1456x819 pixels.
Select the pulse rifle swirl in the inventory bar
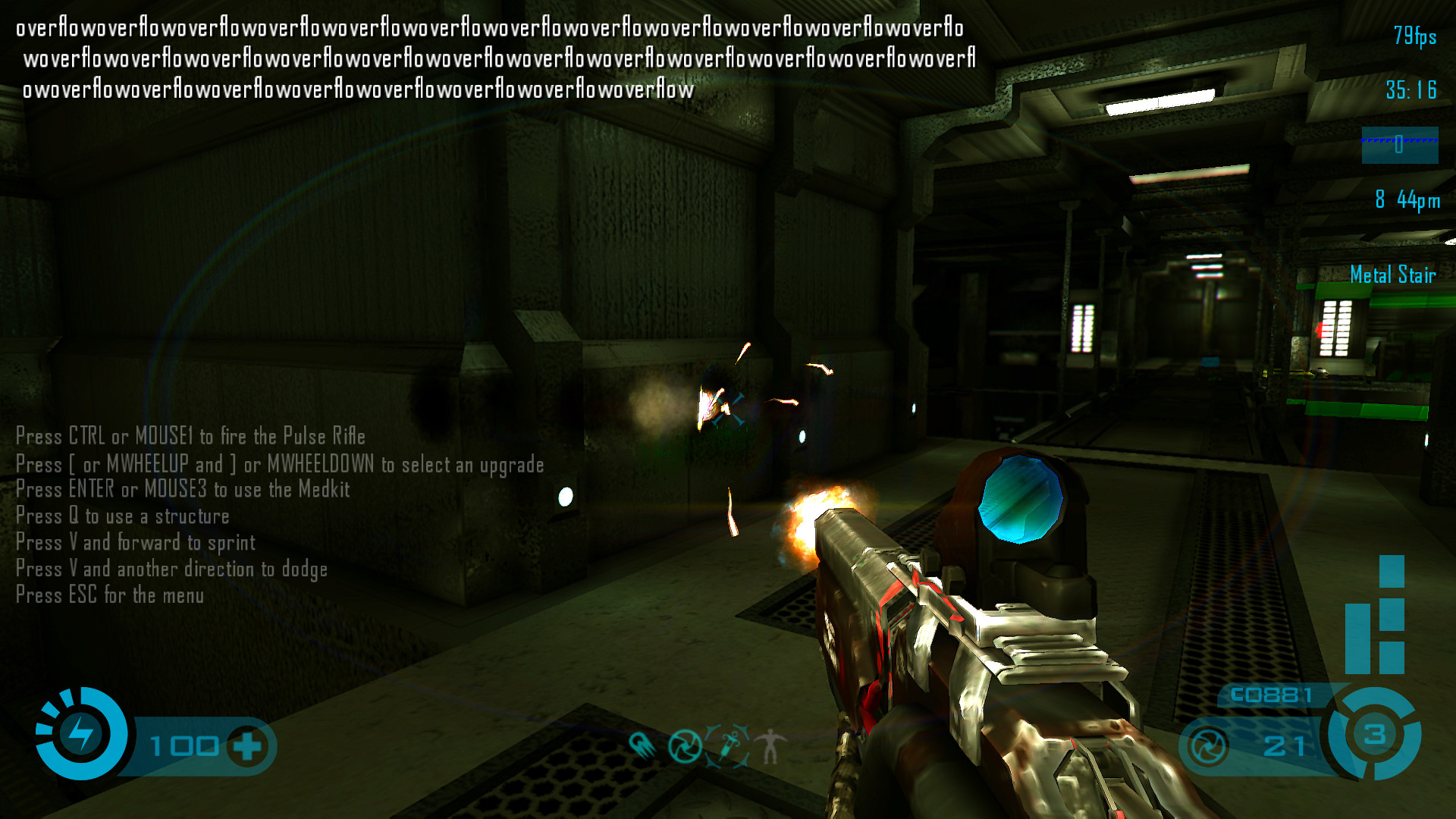tap(685, 746)
